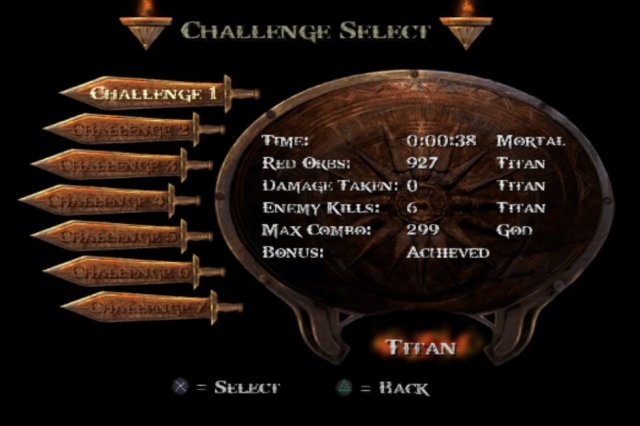640x426 pixels.
Task: Choose the Challenge 2 sword entry
Action: [x=131, y=129]
